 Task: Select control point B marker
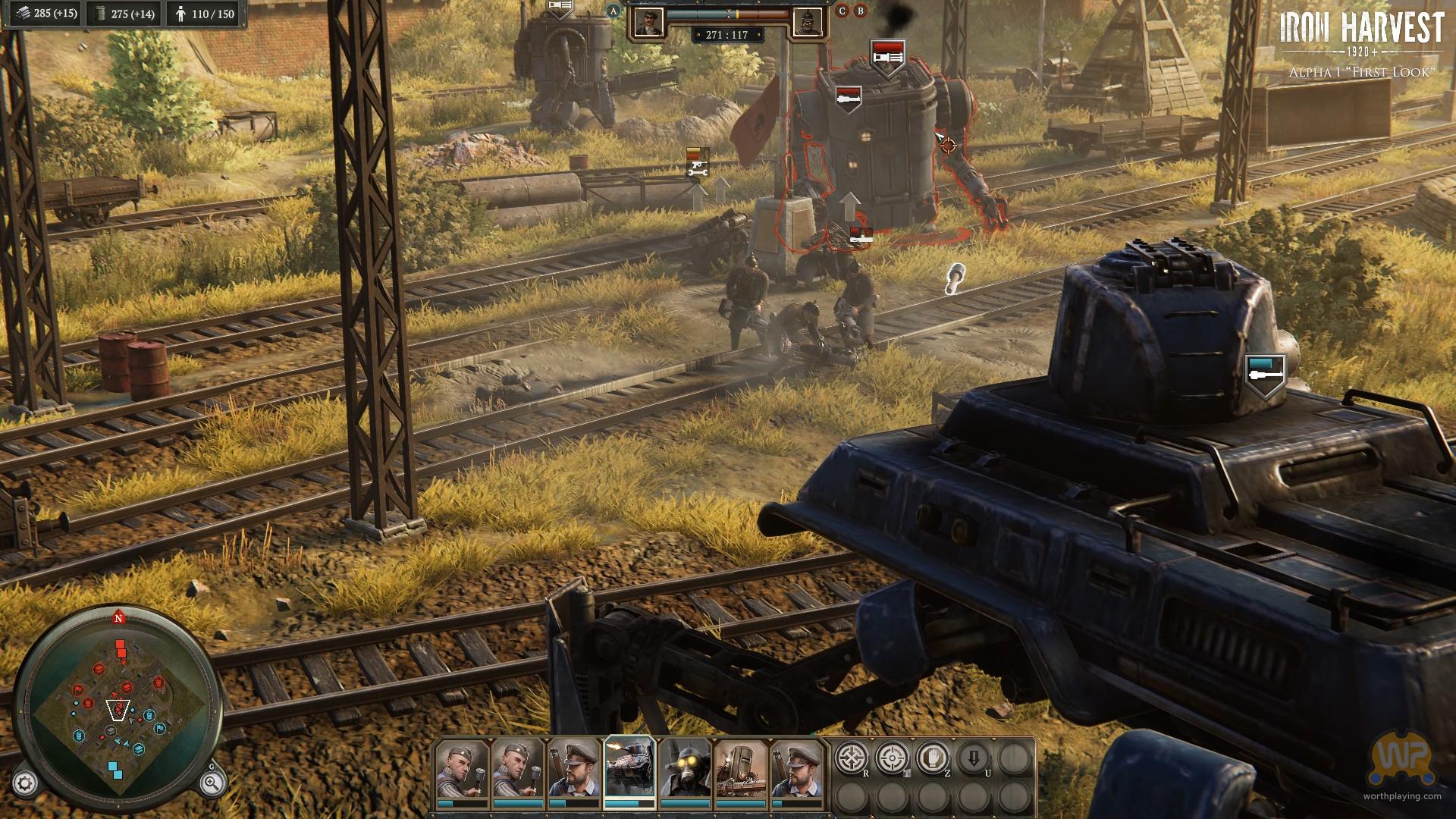[x=860, y=11]
